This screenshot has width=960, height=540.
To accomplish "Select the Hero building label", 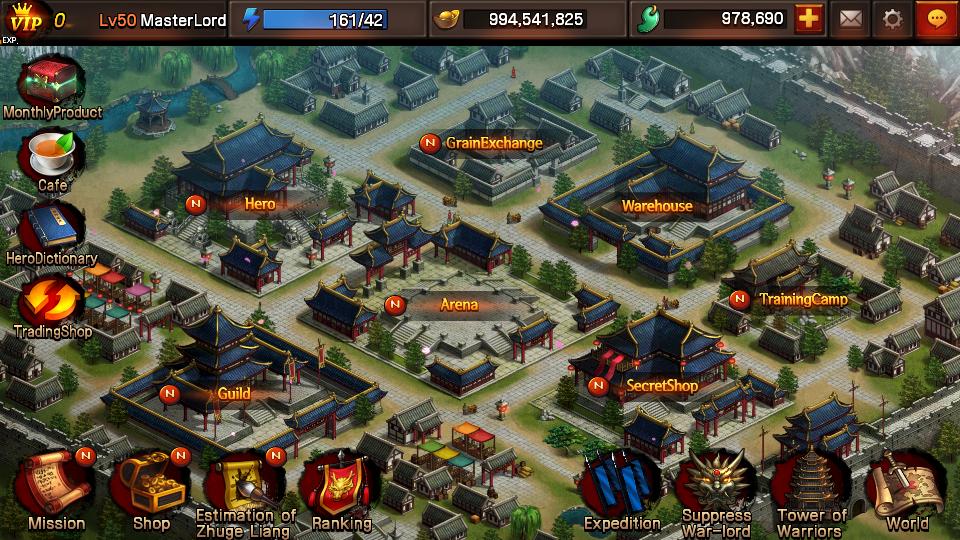I will 259,204.
